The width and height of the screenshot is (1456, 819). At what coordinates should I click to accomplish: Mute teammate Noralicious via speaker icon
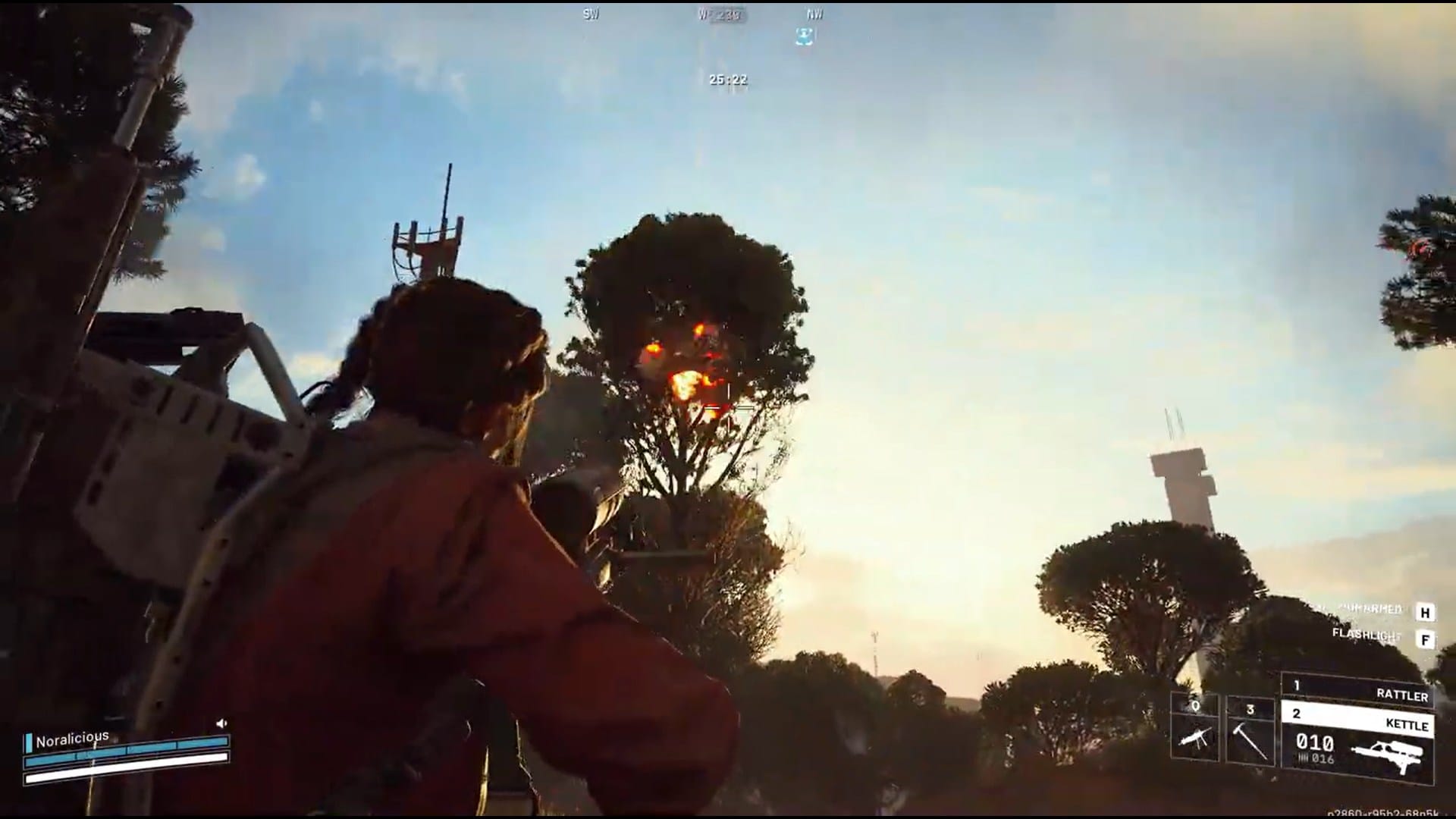click(222, 723)
